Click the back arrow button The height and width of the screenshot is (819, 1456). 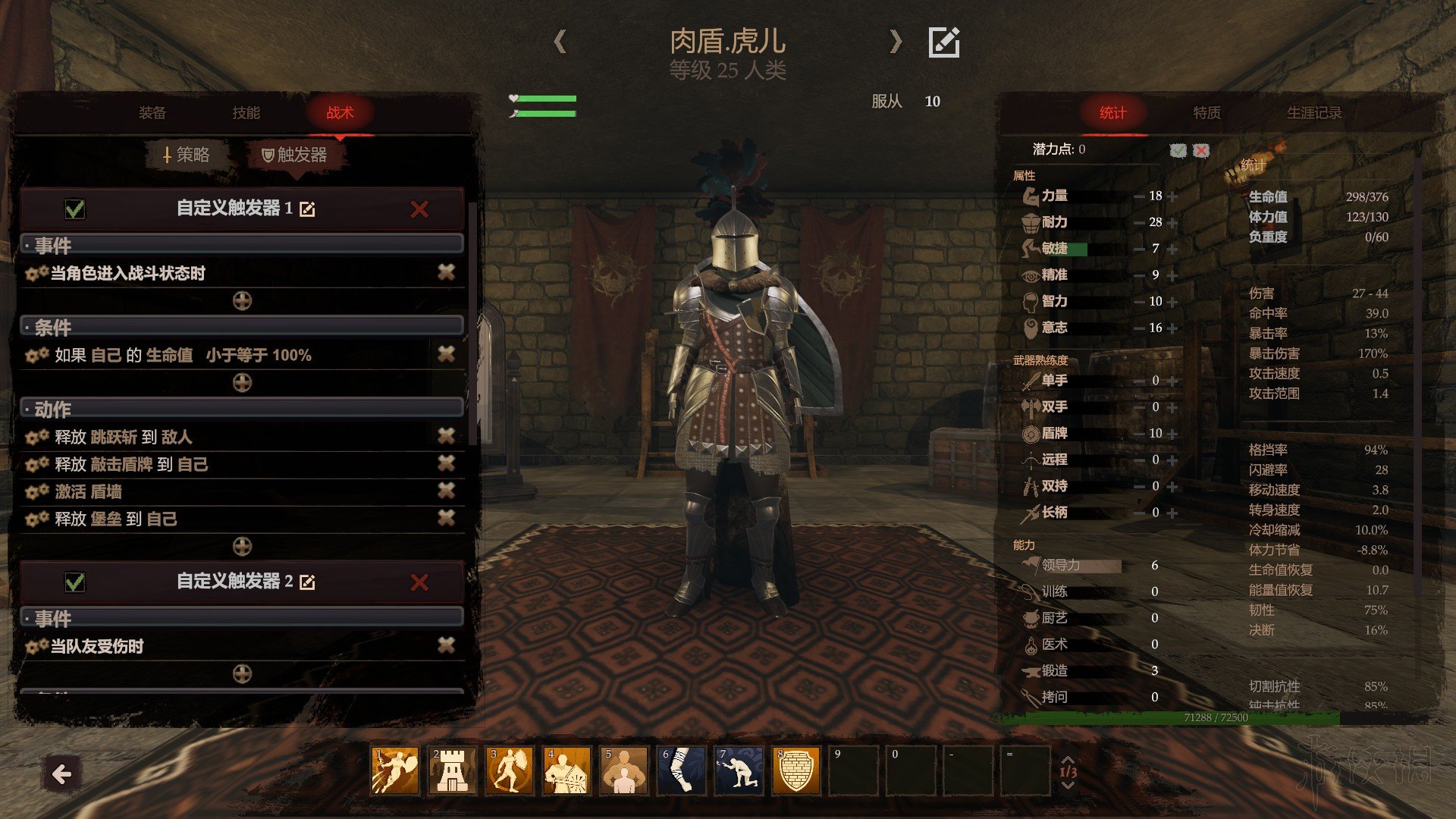[x=62, y=774]
